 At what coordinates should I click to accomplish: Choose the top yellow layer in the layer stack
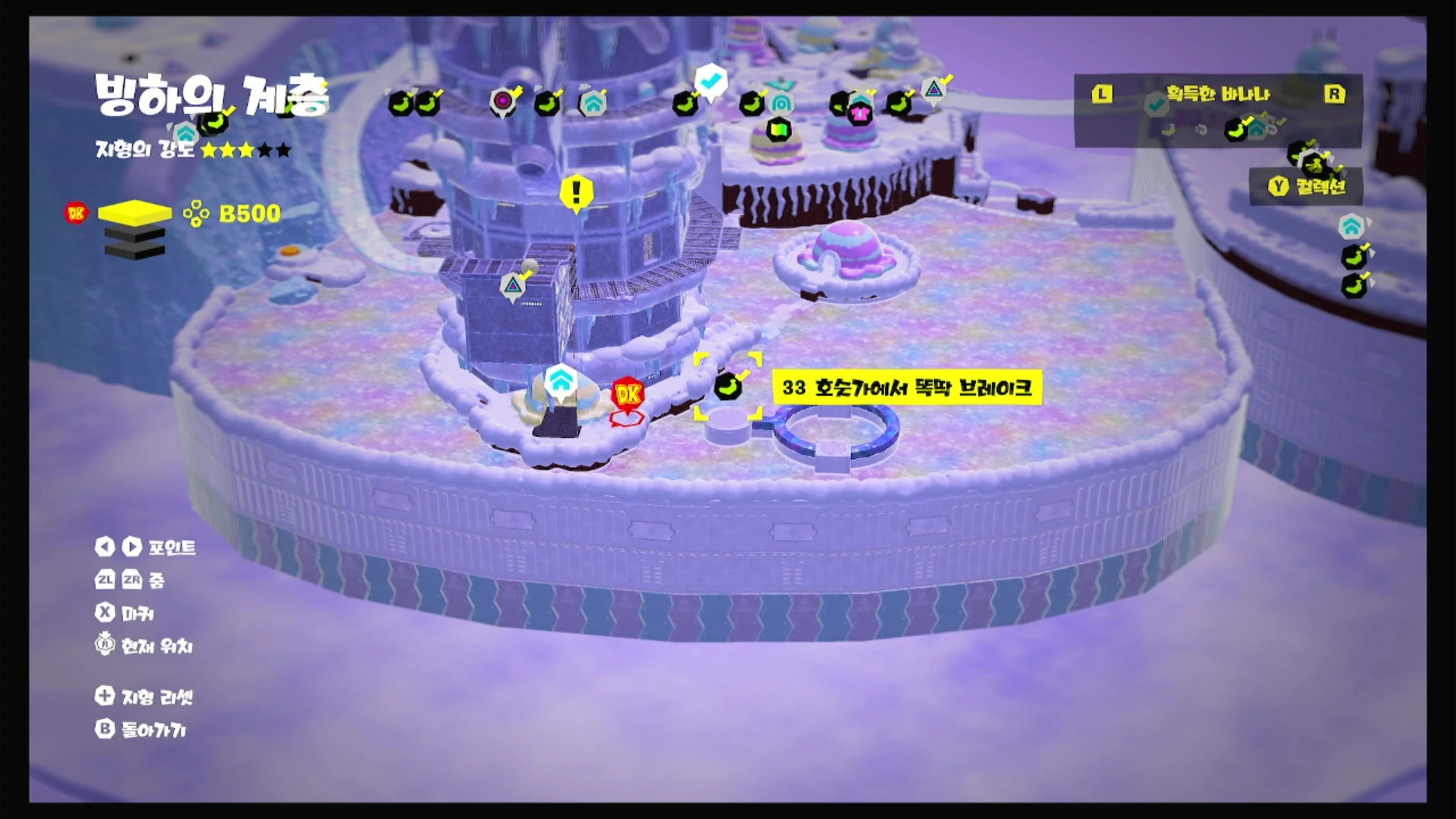[135, 213]
